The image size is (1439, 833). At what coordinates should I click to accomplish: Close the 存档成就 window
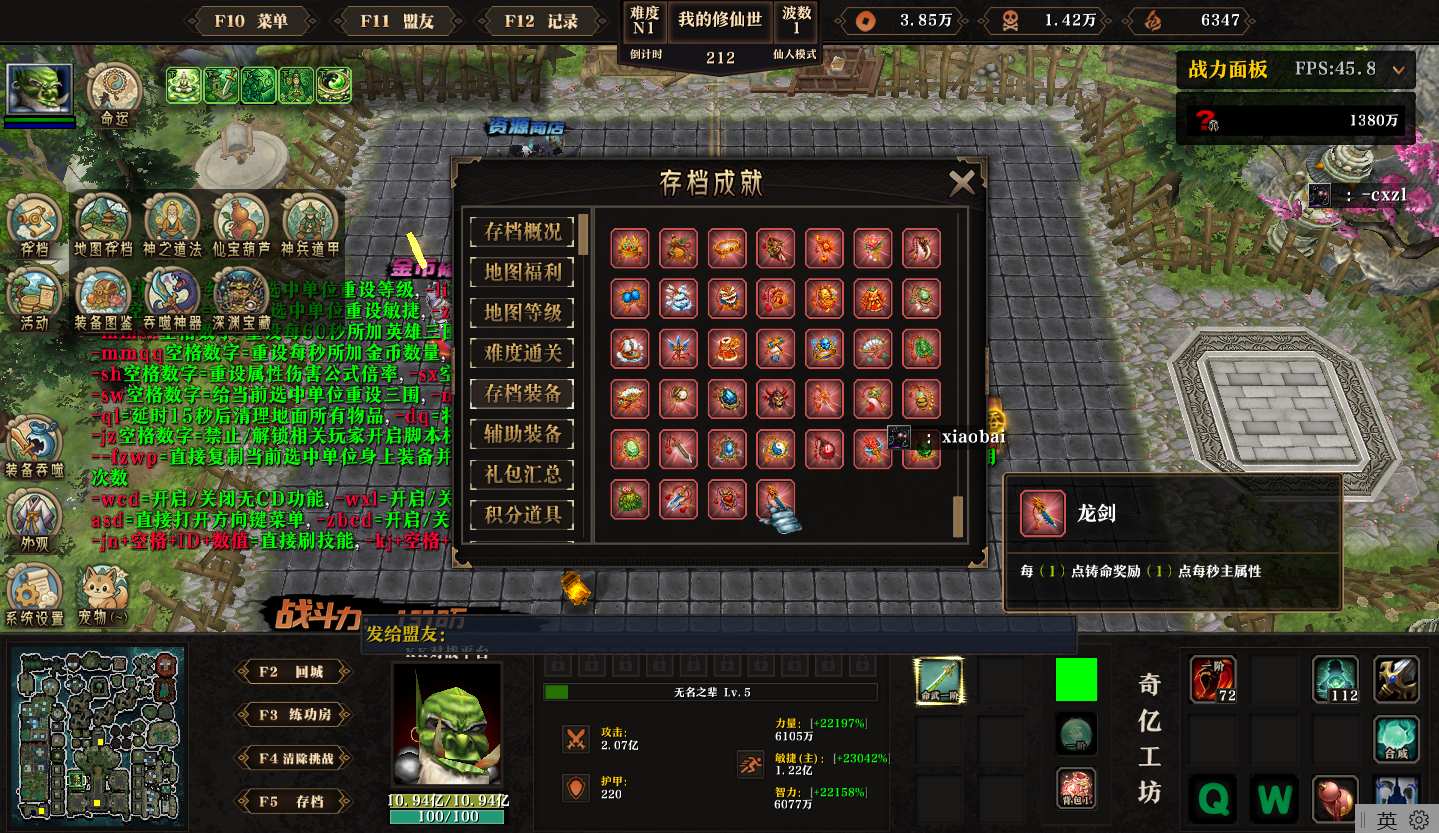[x=961, y=182]
